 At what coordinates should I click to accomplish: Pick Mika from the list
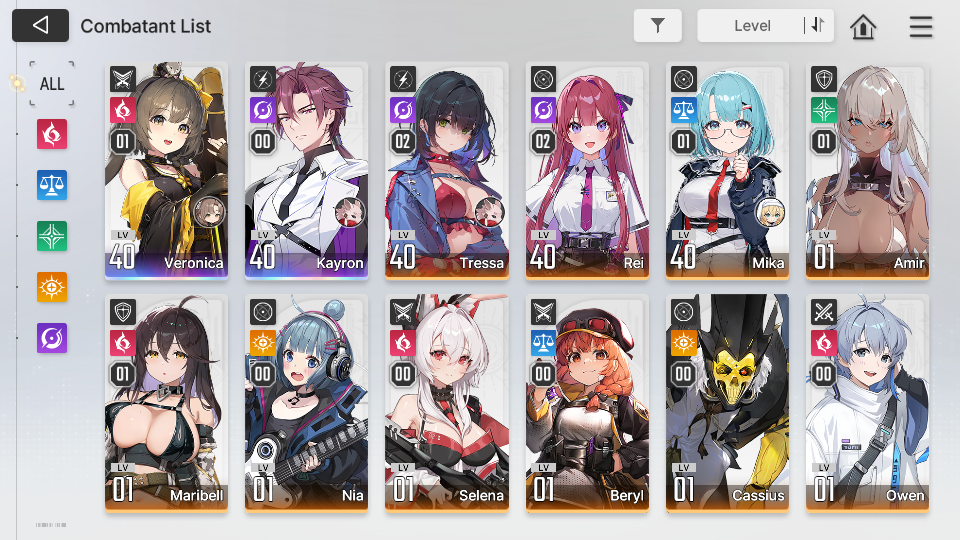click(x=727, y=170)
